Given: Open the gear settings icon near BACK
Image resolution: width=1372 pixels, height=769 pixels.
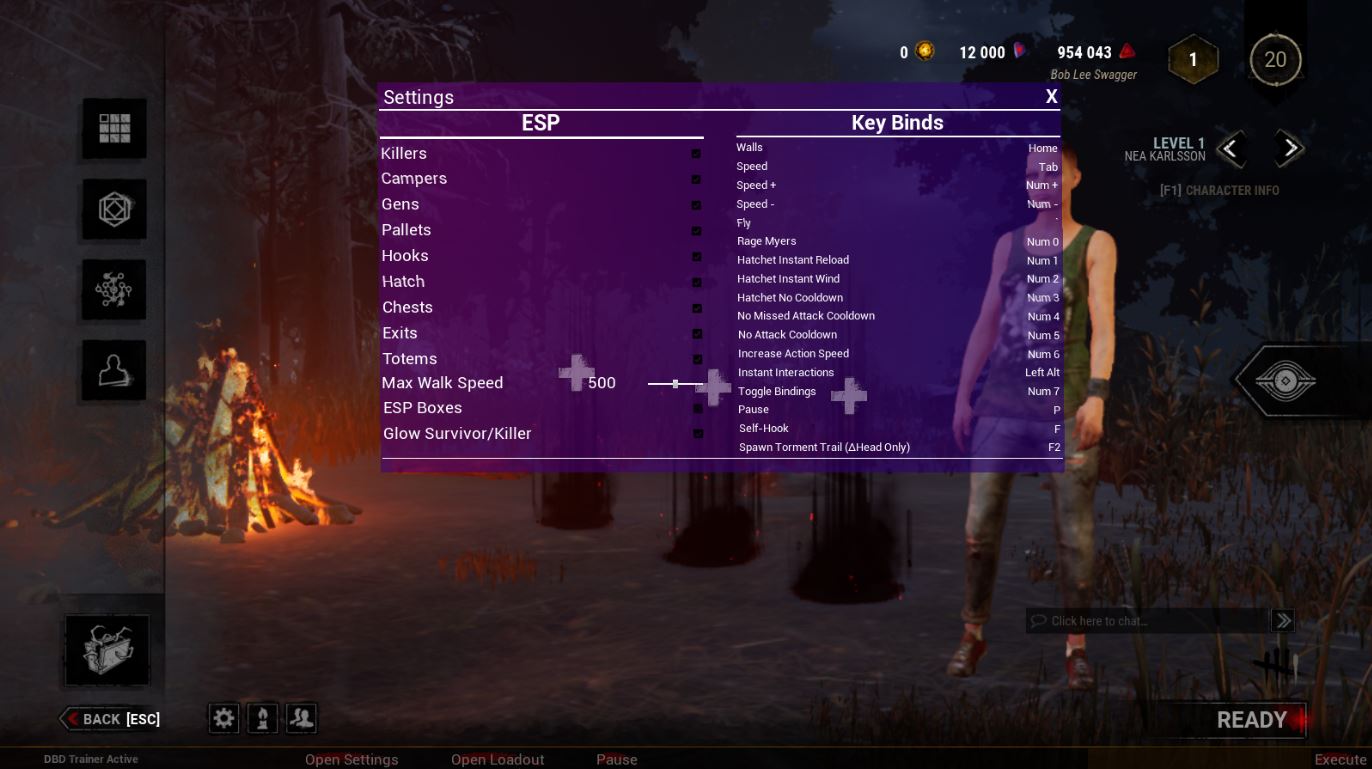Looking at the screenshot, I should [x=222, y=717].
